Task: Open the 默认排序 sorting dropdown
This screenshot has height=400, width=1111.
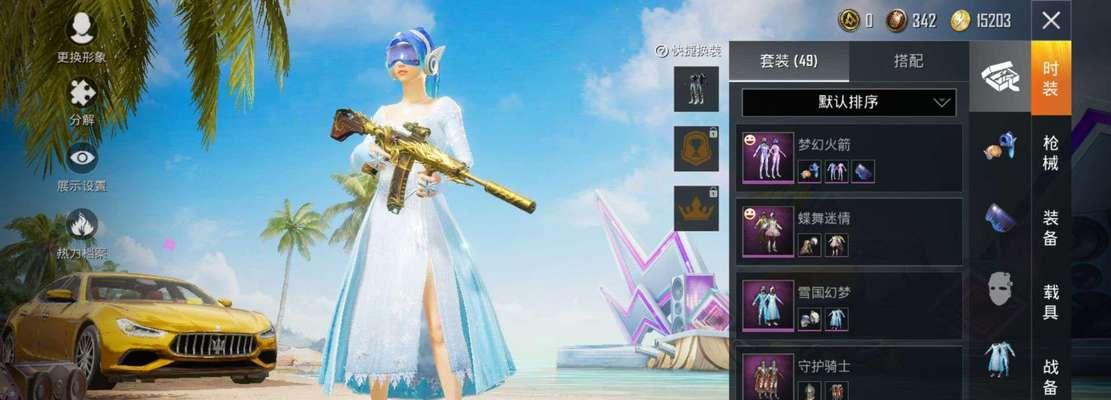Action: 849,102
